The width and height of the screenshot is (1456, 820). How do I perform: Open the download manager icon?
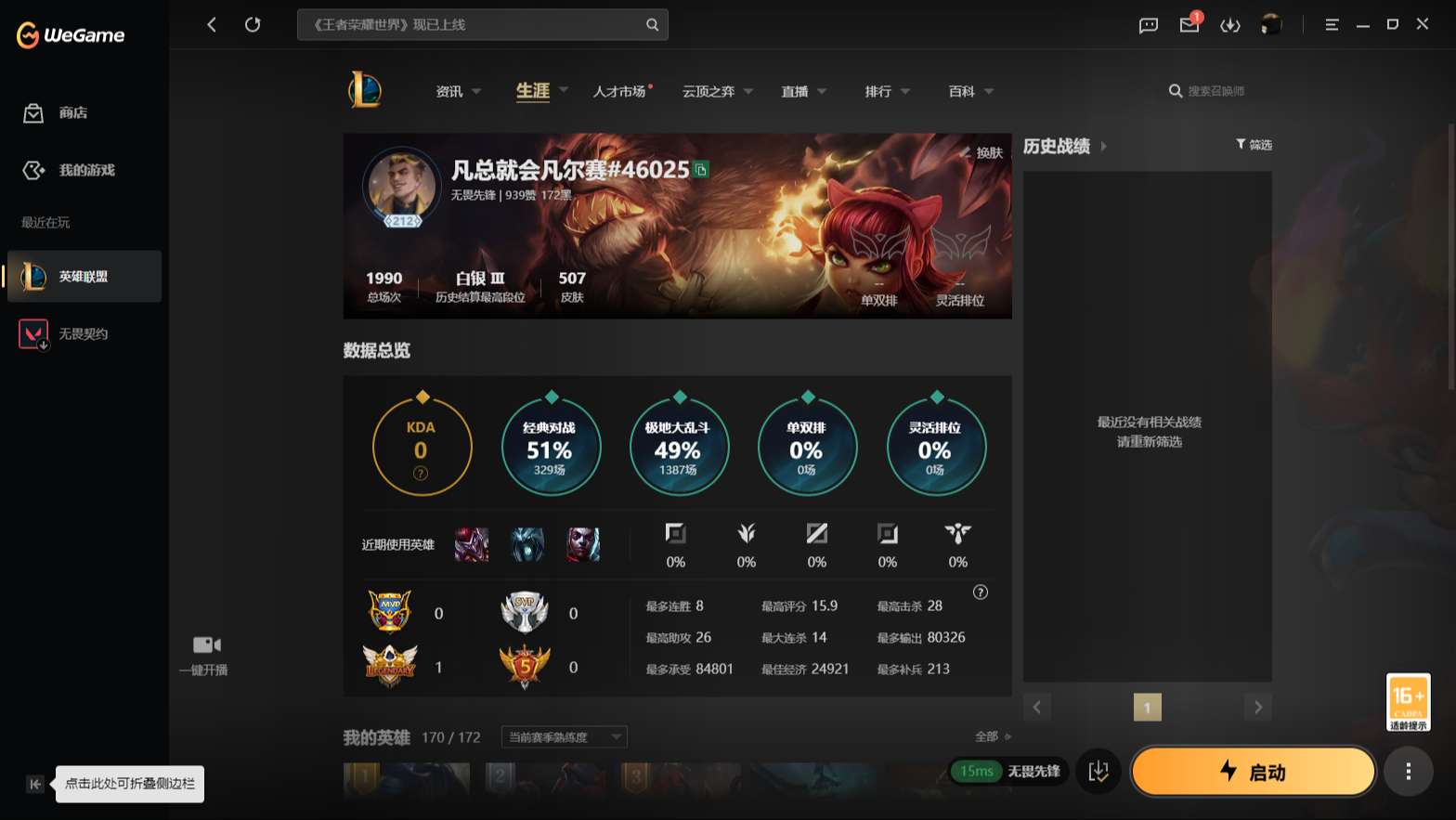click(x=1230, y=25)
